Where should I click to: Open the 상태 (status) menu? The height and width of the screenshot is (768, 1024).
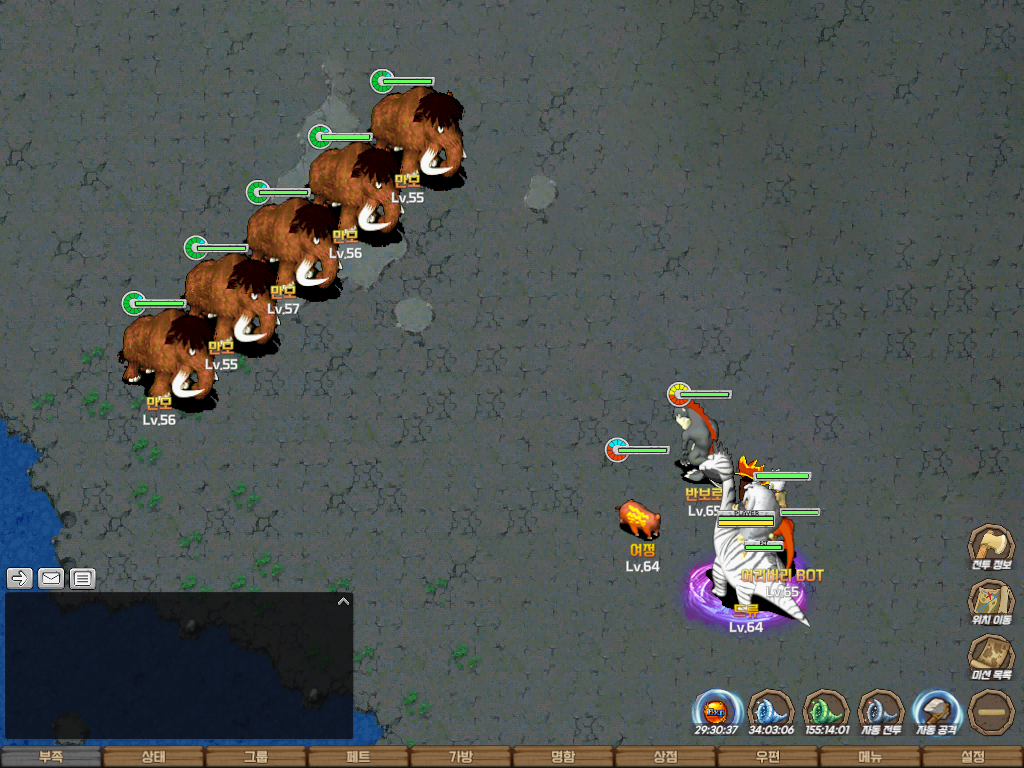pos(153,757)
